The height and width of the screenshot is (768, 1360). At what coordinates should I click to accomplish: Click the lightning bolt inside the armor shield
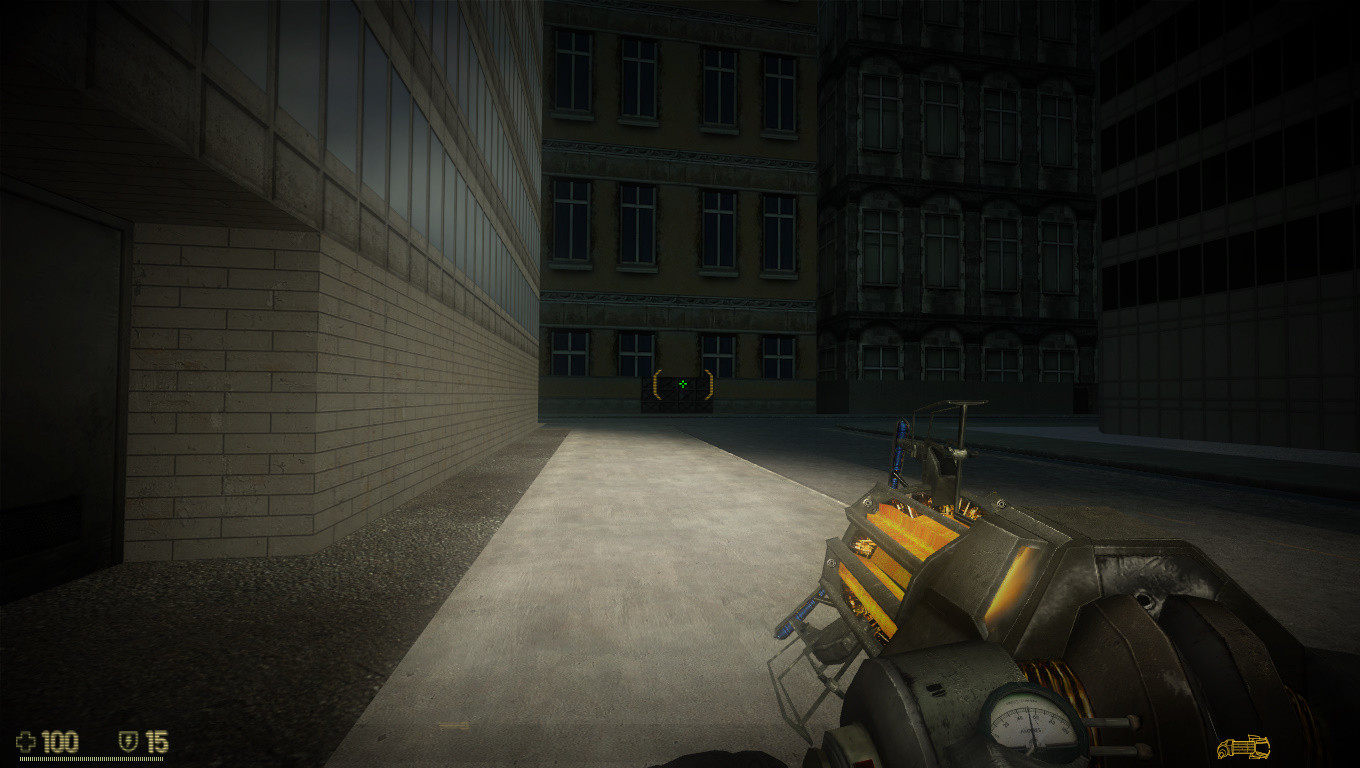pos(128,741)
